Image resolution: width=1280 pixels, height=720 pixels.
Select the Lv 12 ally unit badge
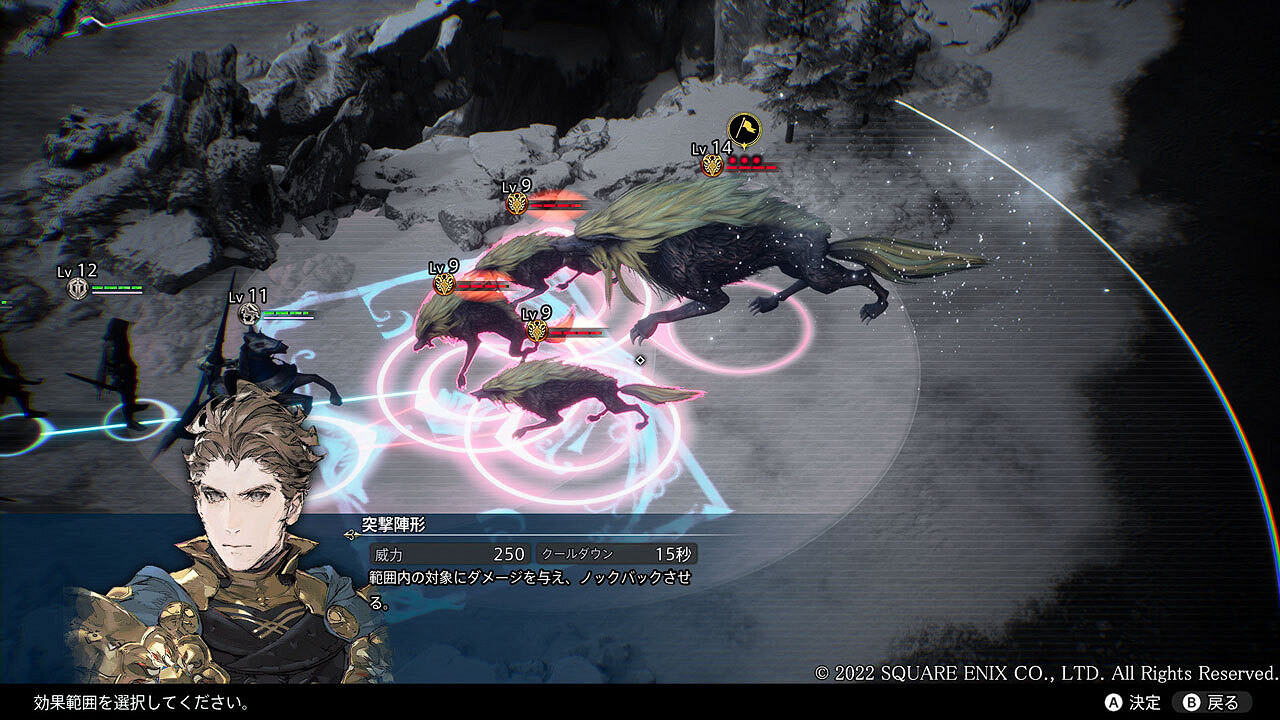tap(78, 289)
